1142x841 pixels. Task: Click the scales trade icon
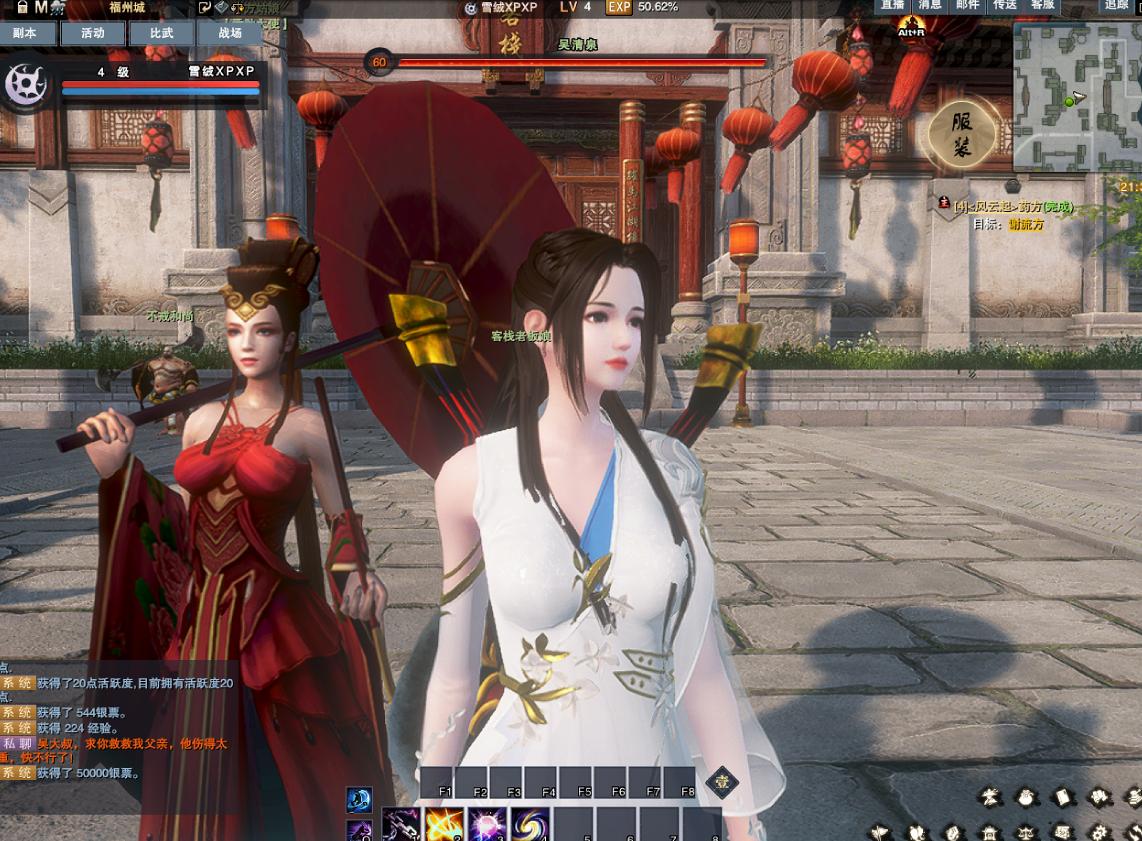pos(1026,832)
